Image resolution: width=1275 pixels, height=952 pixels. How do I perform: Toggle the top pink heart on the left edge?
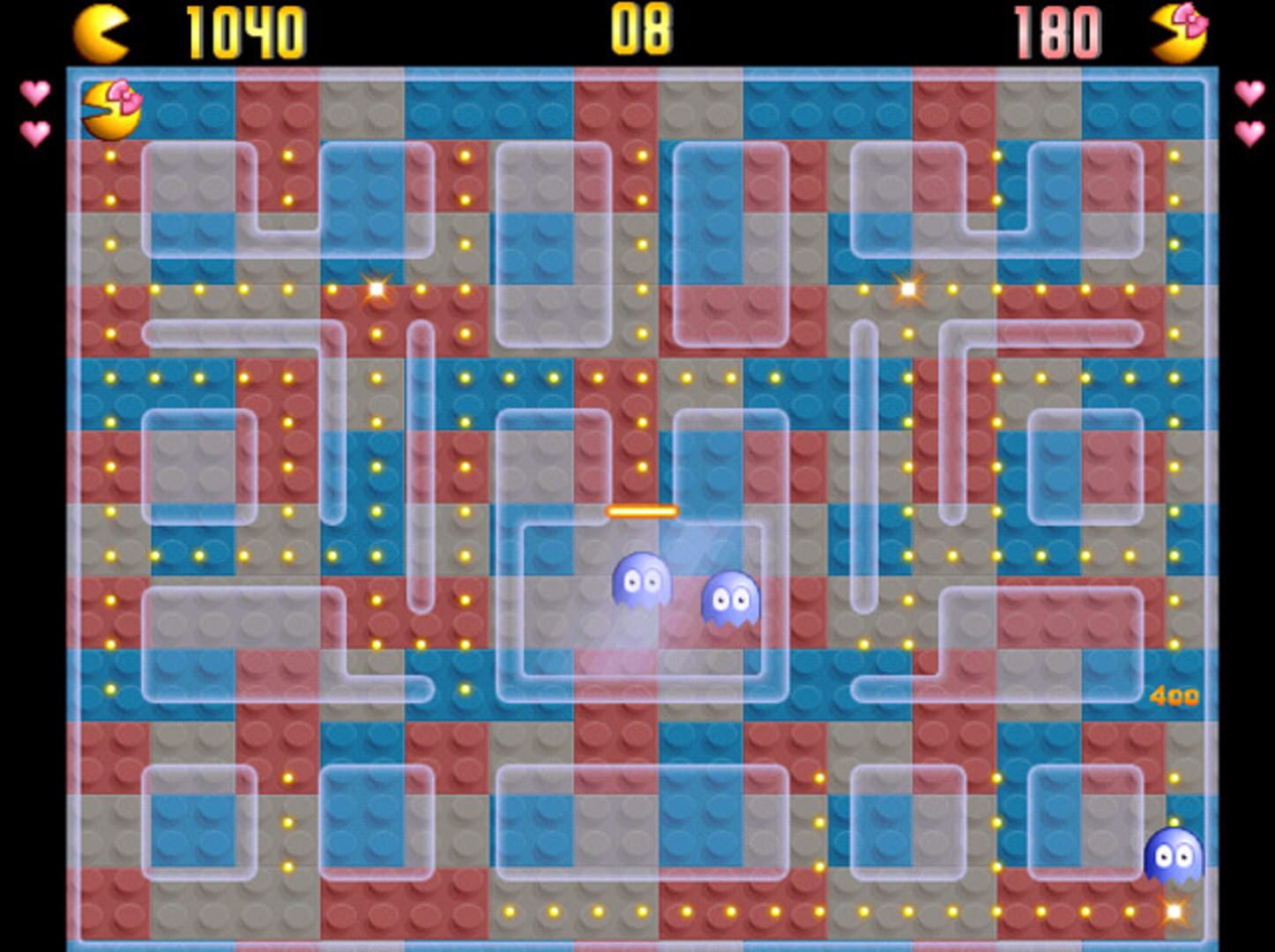(35, 92)
